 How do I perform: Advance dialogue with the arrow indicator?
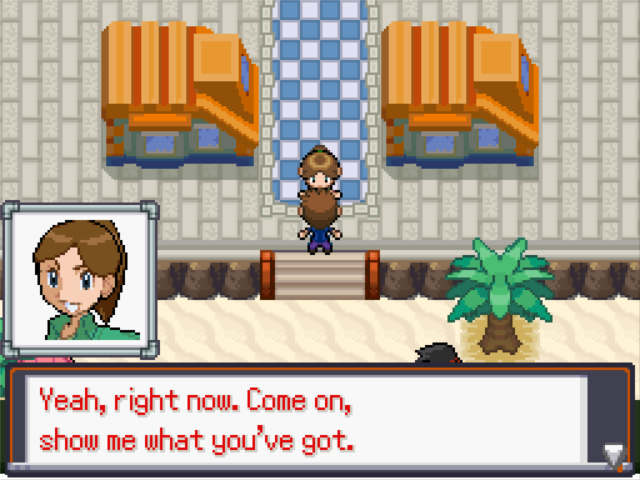612,455
